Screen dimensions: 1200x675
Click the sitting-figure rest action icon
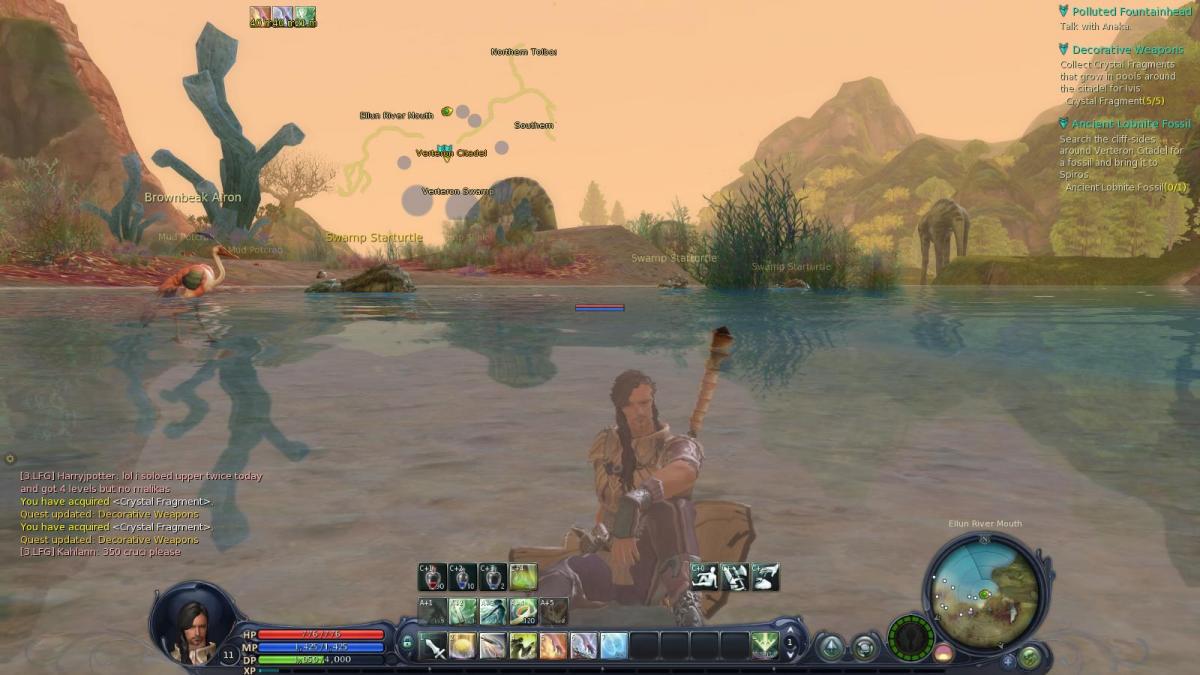[x=704, y=577]
